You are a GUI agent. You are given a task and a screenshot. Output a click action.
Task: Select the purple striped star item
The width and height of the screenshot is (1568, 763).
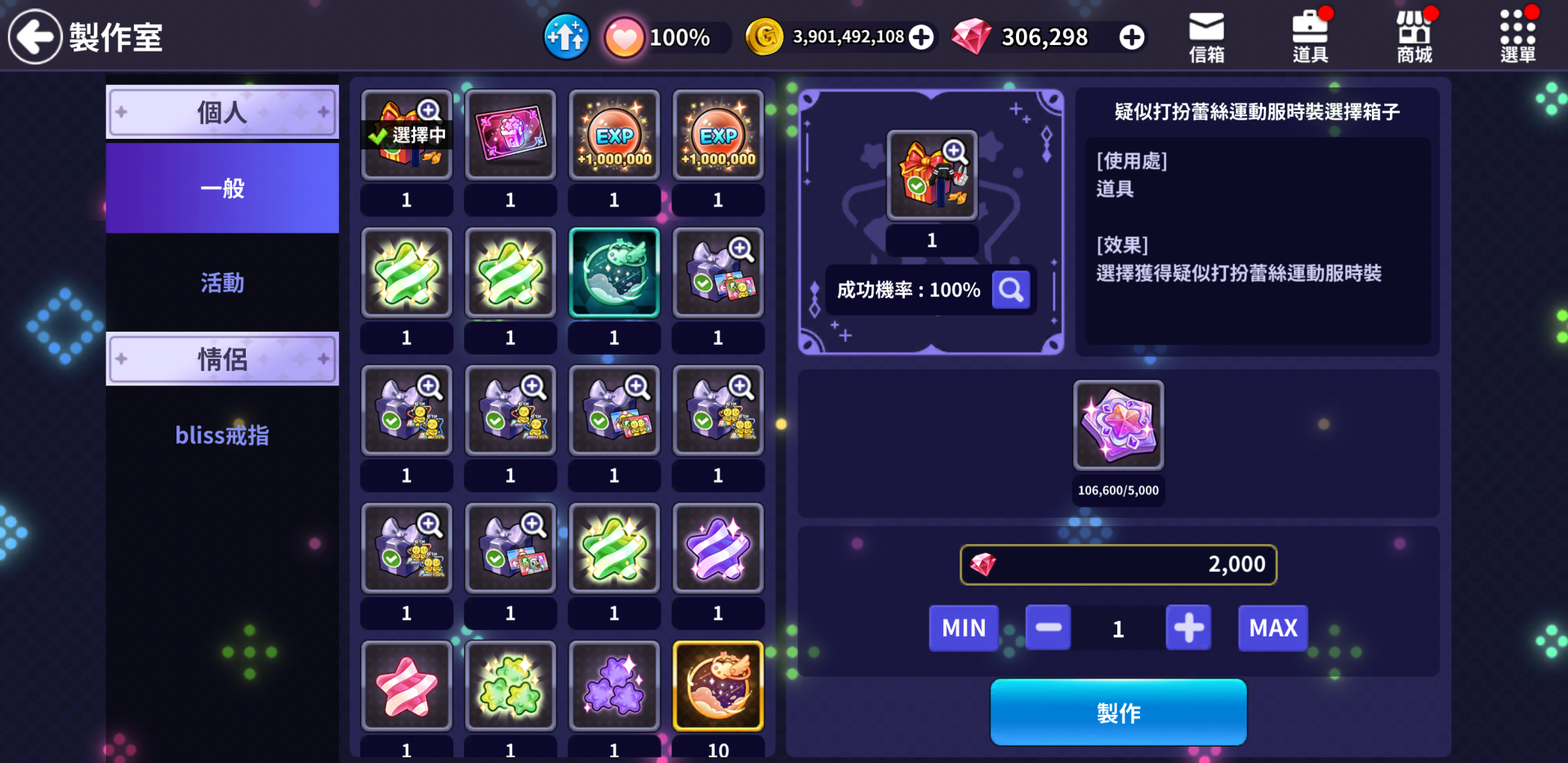point(718,548)
